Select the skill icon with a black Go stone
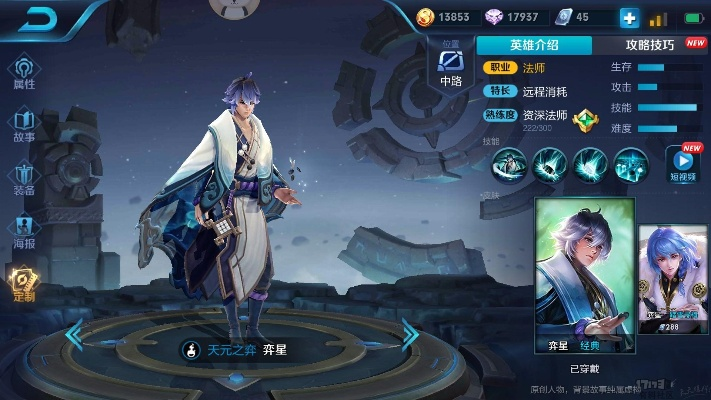The width and height of the screenshot is (711, 400). [x=550, y=163]
